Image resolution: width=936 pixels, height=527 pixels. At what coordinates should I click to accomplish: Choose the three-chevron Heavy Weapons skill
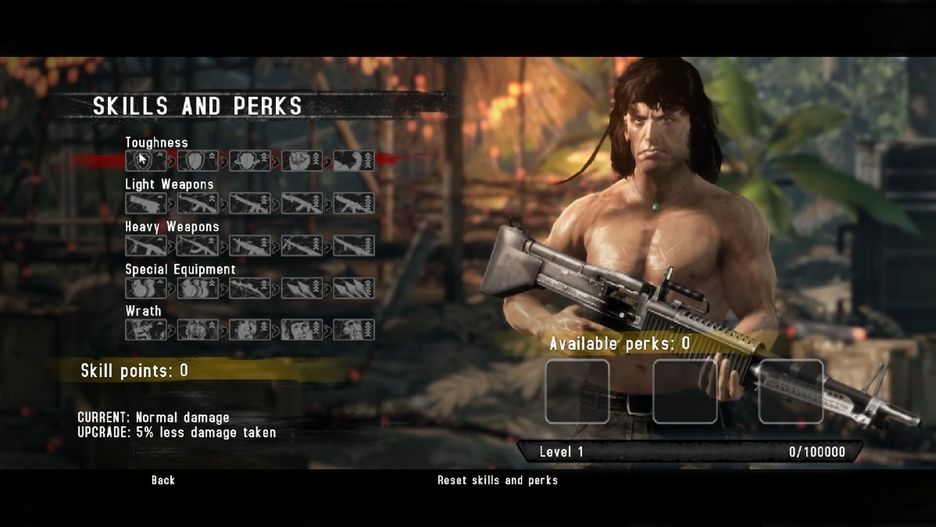(249, 245)
